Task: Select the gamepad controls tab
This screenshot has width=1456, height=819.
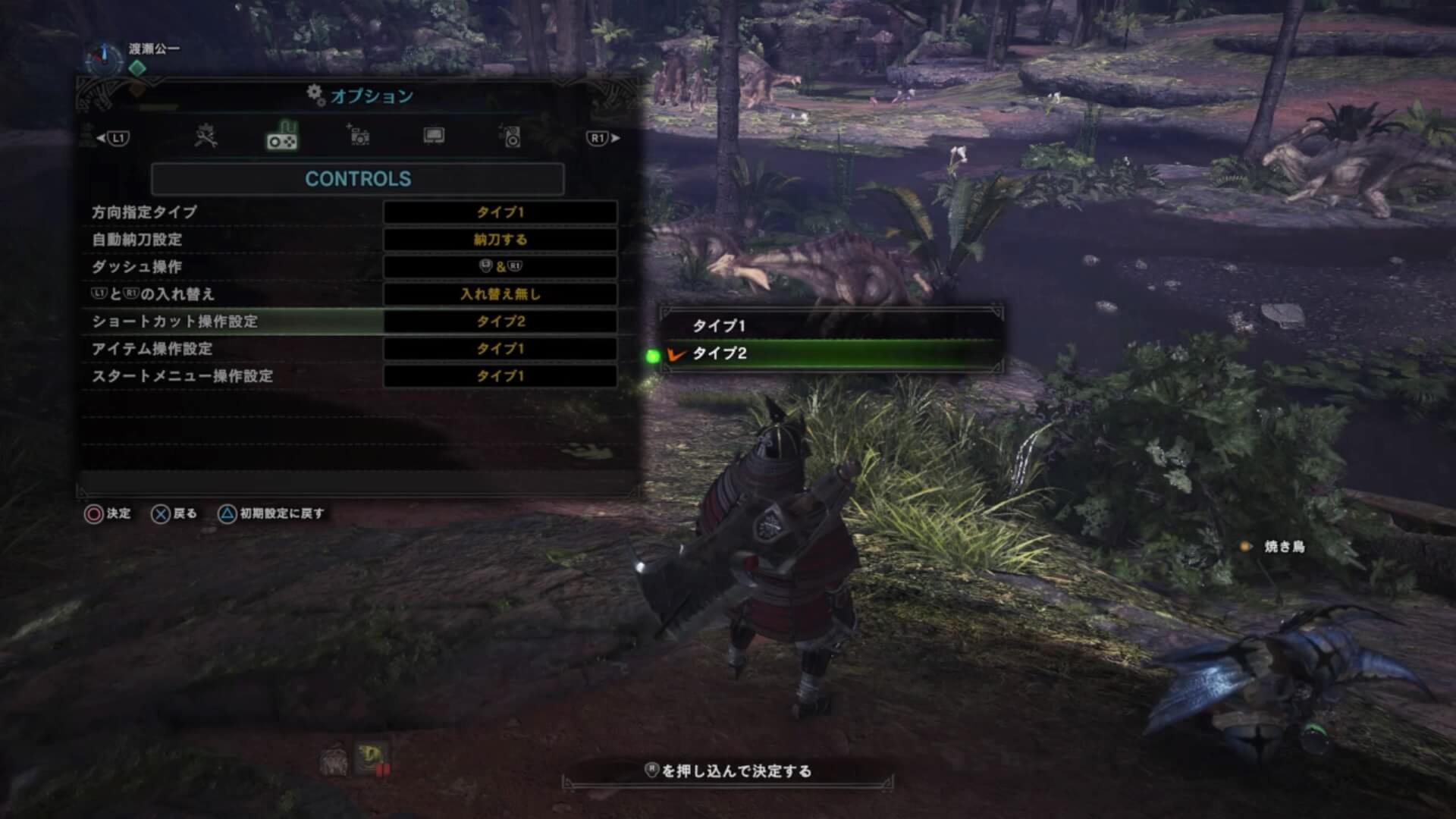Action: [x=282, y=138]
